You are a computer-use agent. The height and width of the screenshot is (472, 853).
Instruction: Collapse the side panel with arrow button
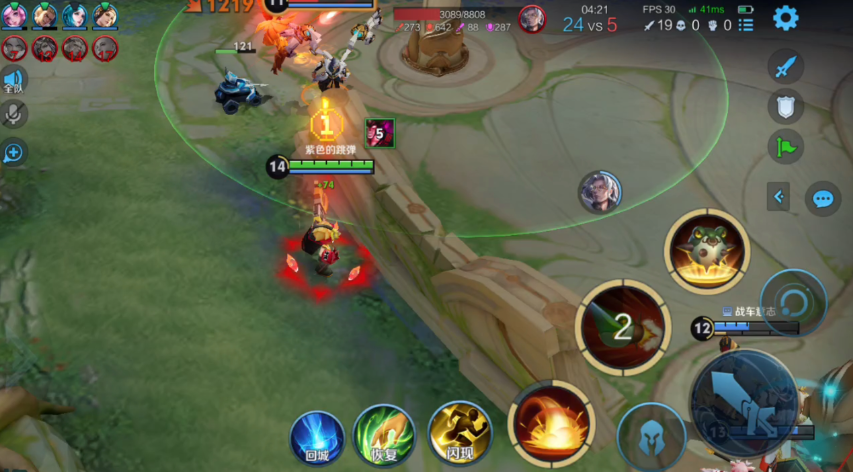[779, 197]
